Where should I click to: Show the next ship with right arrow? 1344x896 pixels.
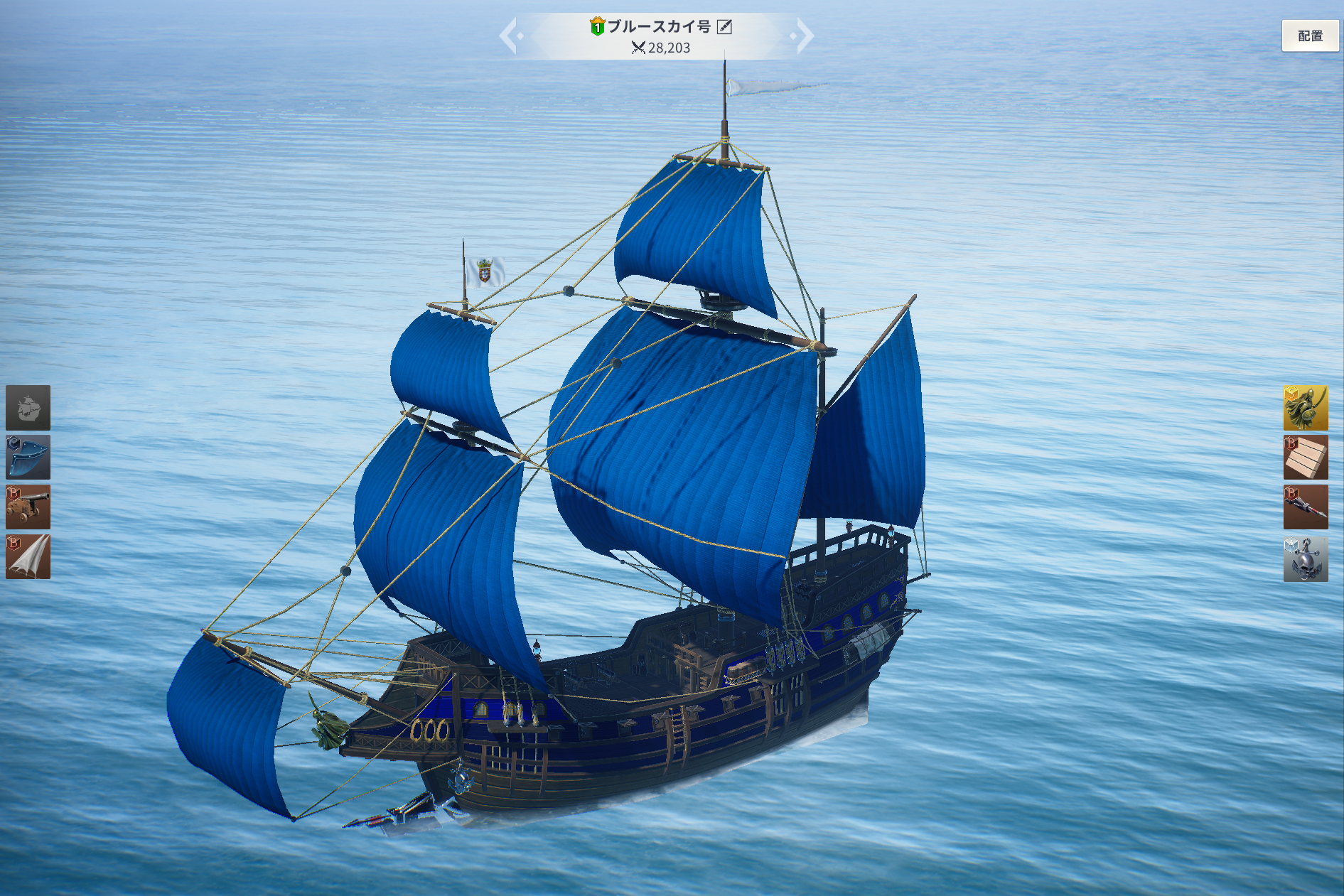(804, 36)
